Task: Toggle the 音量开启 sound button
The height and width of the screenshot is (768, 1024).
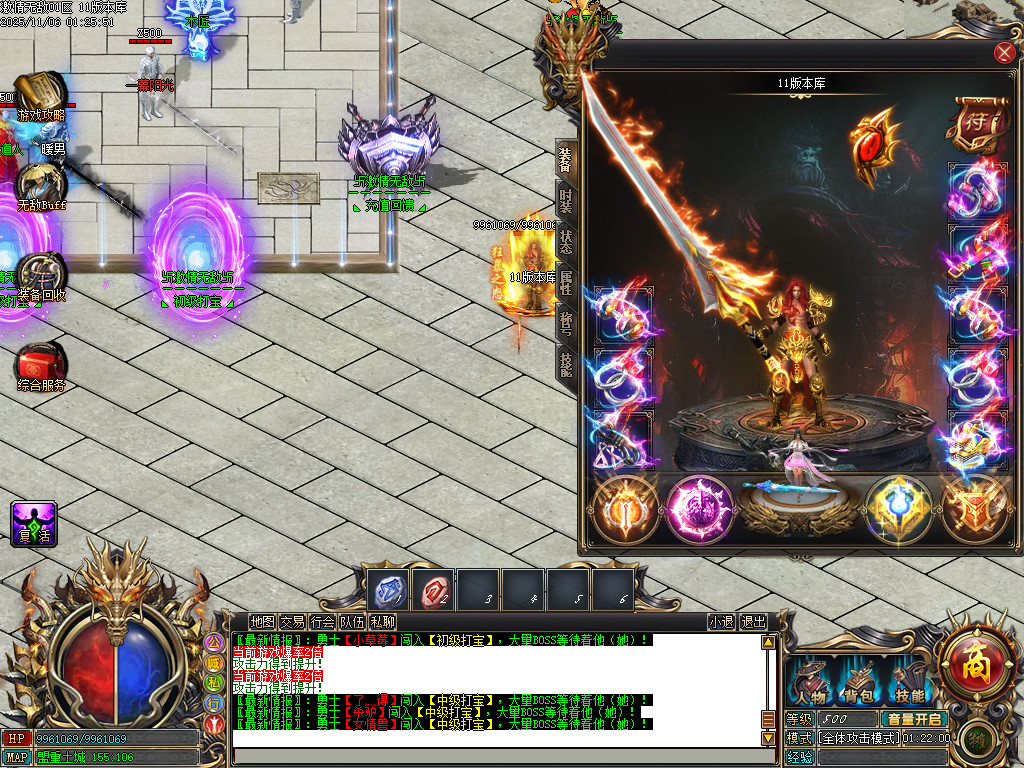Action: pyautogui.click(x=912, y=719)
